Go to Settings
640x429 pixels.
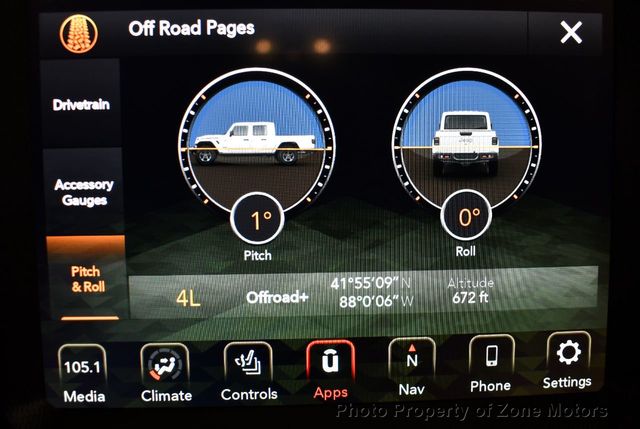567,361
